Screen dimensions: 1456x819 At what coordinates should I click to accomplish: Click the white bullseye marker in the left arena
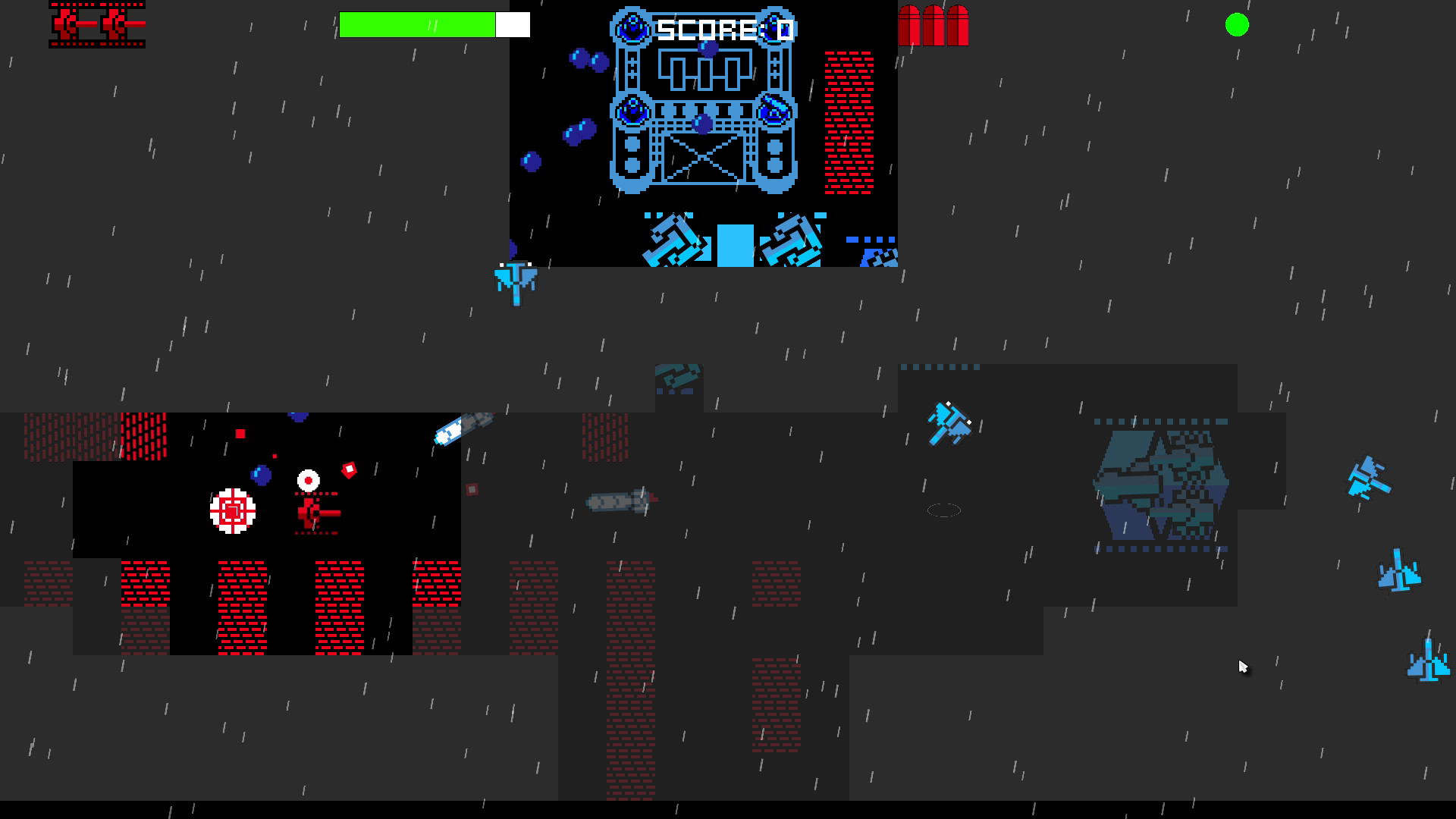tap(307, 479)
